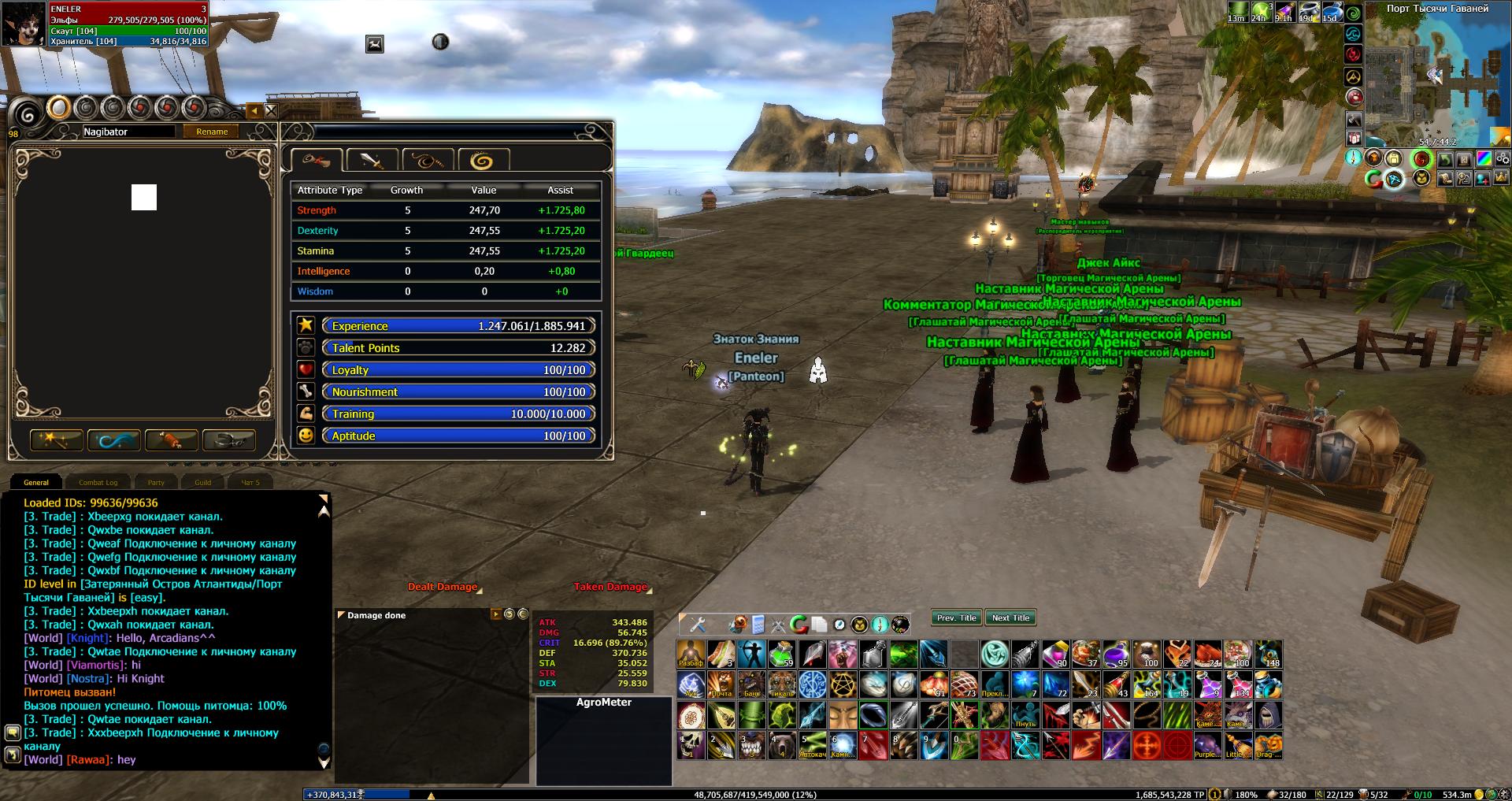Screen dimensions: 1512x801
Task: Activate the bear skill in slot 4
Action: [x=782, y=744]
